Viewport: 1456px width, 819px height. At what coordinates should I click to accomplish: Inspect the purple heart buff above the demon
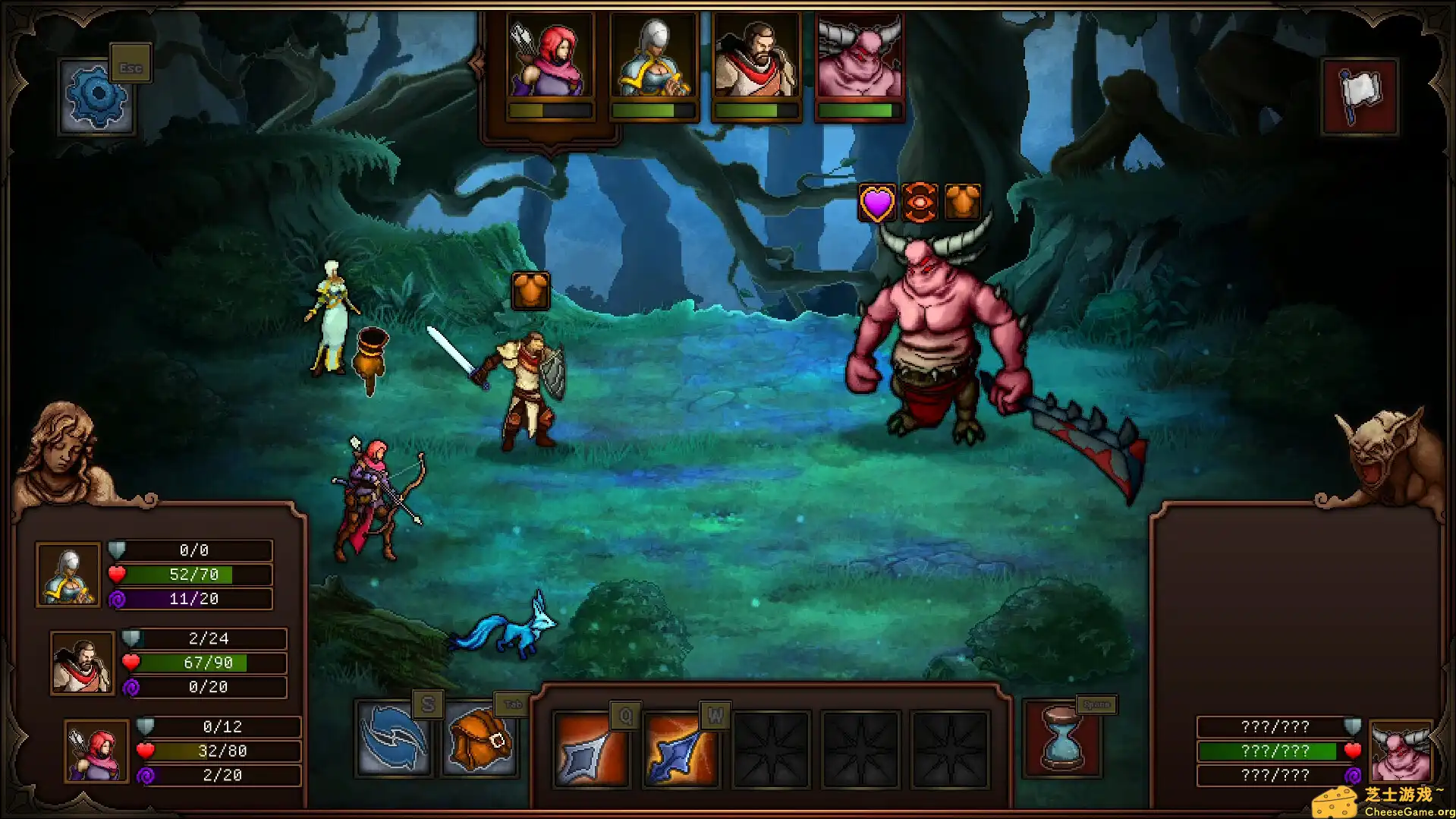(878, 201)
